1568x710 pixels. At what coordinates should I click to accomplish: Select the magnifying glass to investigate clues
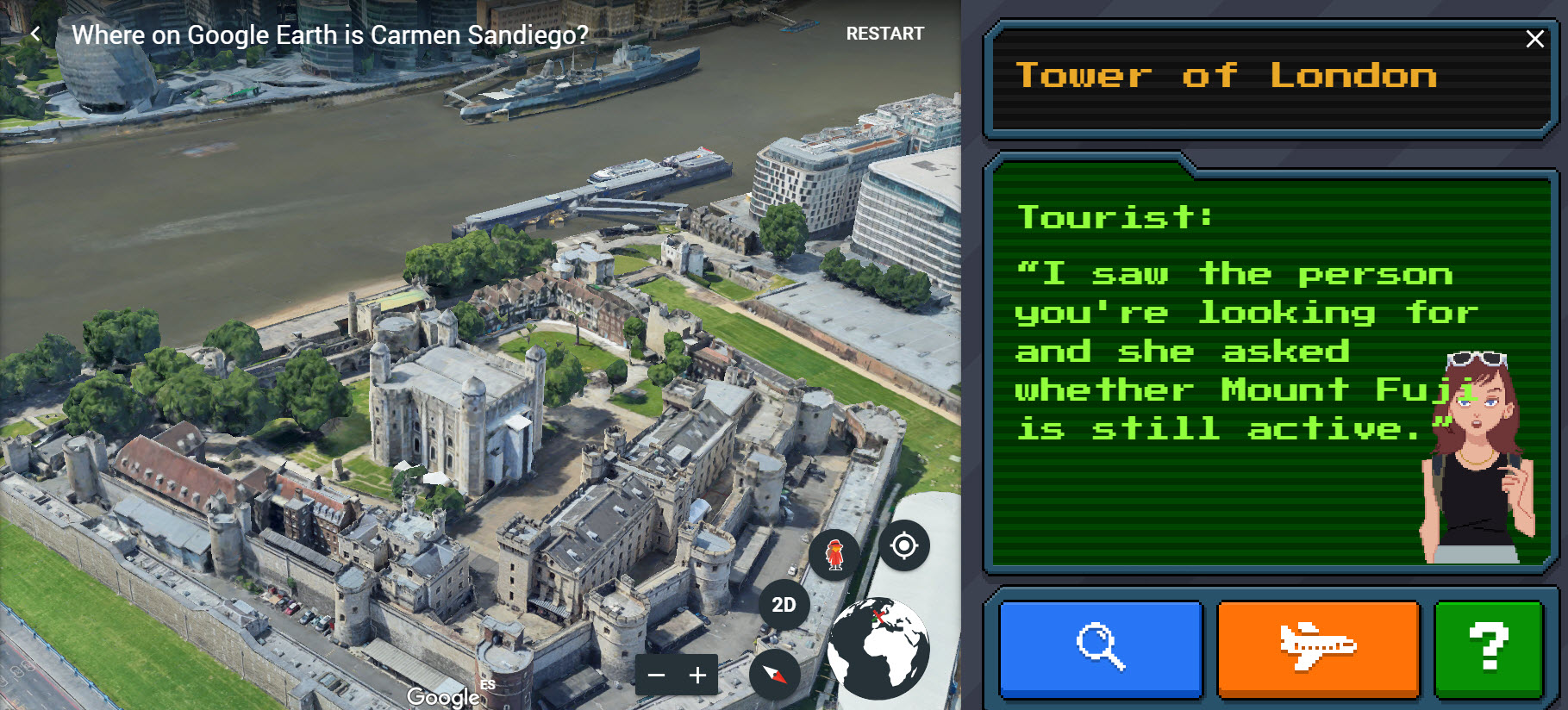(1098, 650)
